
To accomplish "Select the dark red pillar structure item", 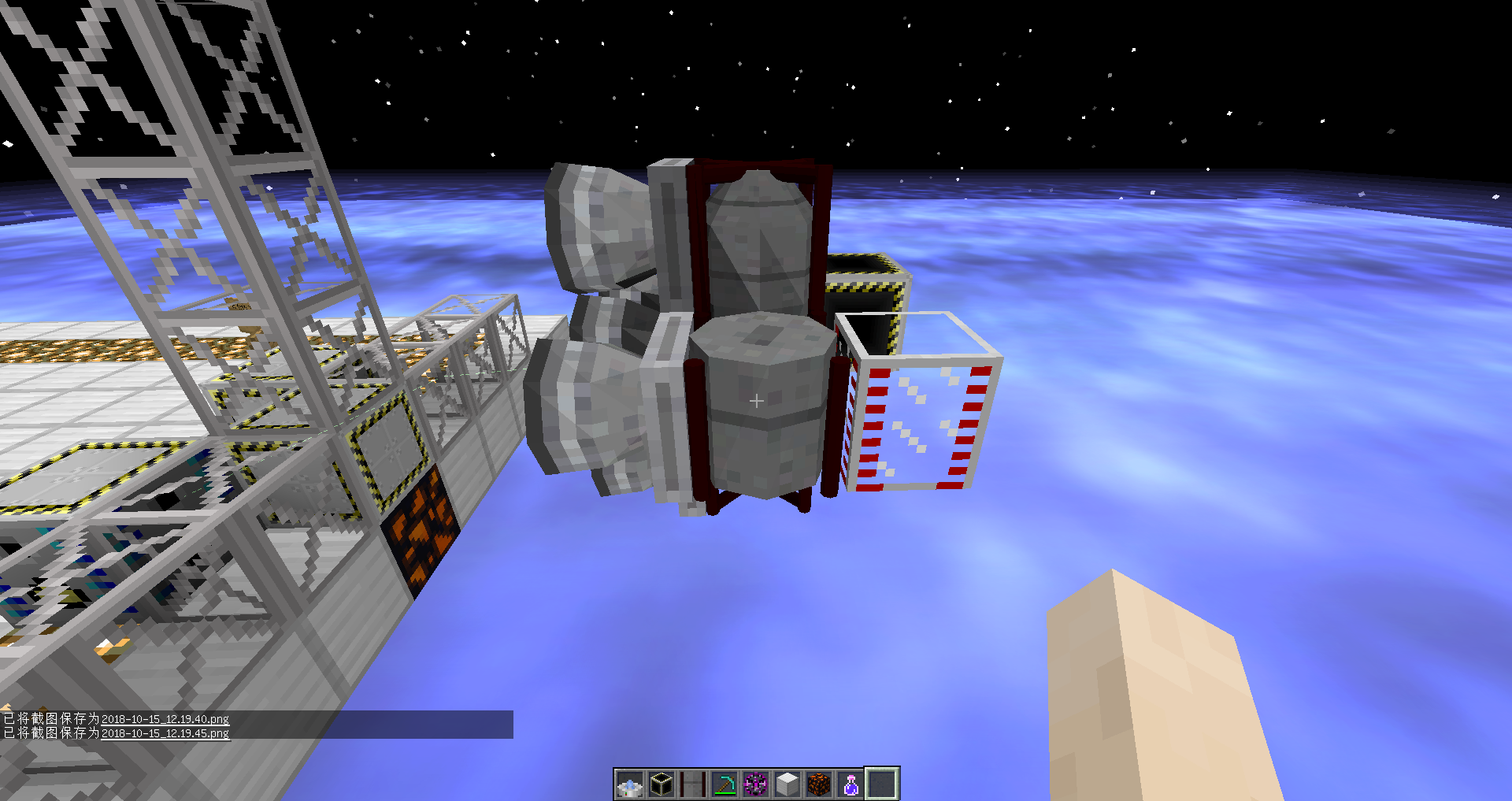I will pyautogui.click(x=692, y=784).
